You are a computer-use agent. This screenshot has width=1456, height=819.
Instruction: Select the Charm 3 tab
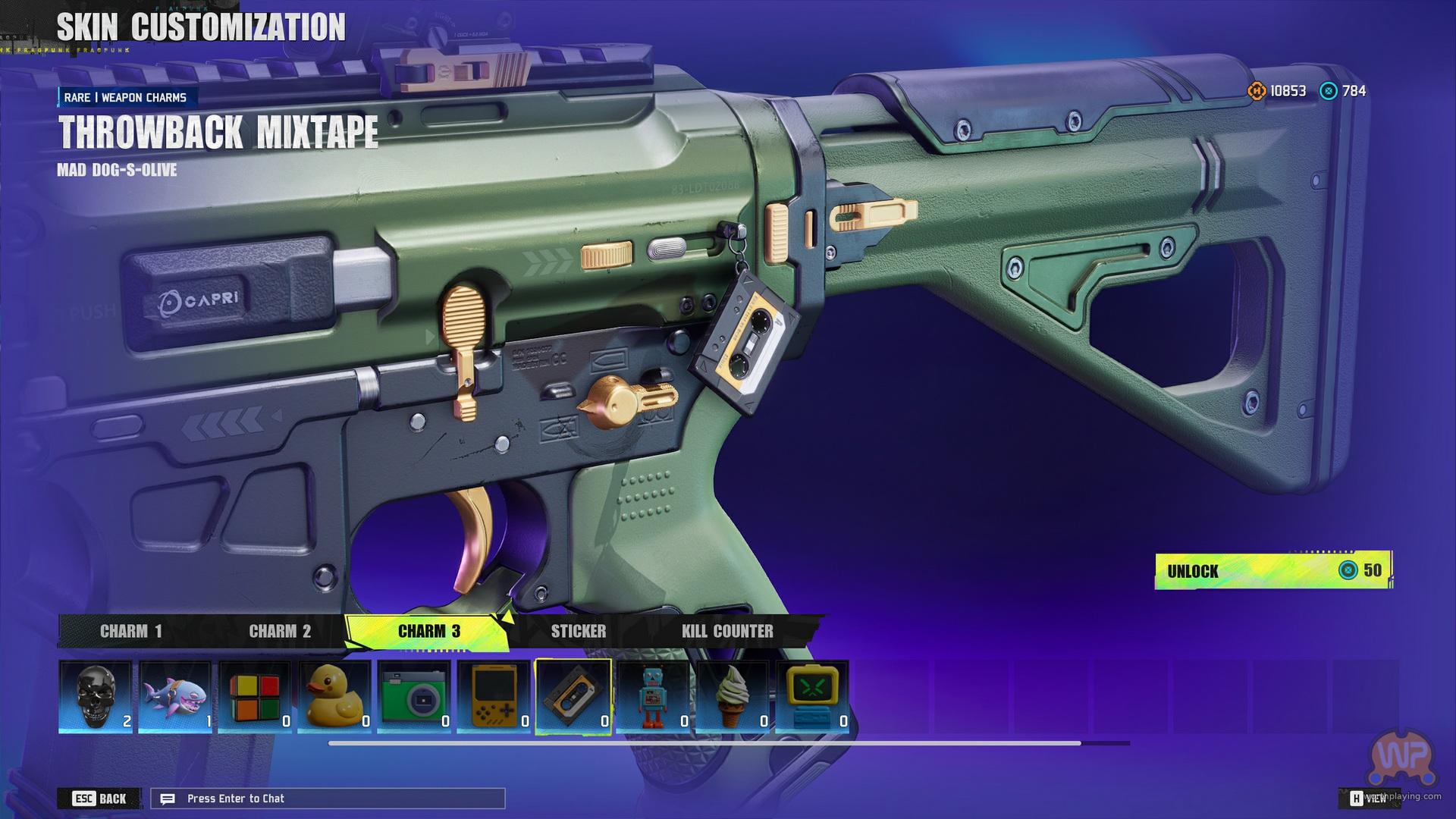[428, 631]
